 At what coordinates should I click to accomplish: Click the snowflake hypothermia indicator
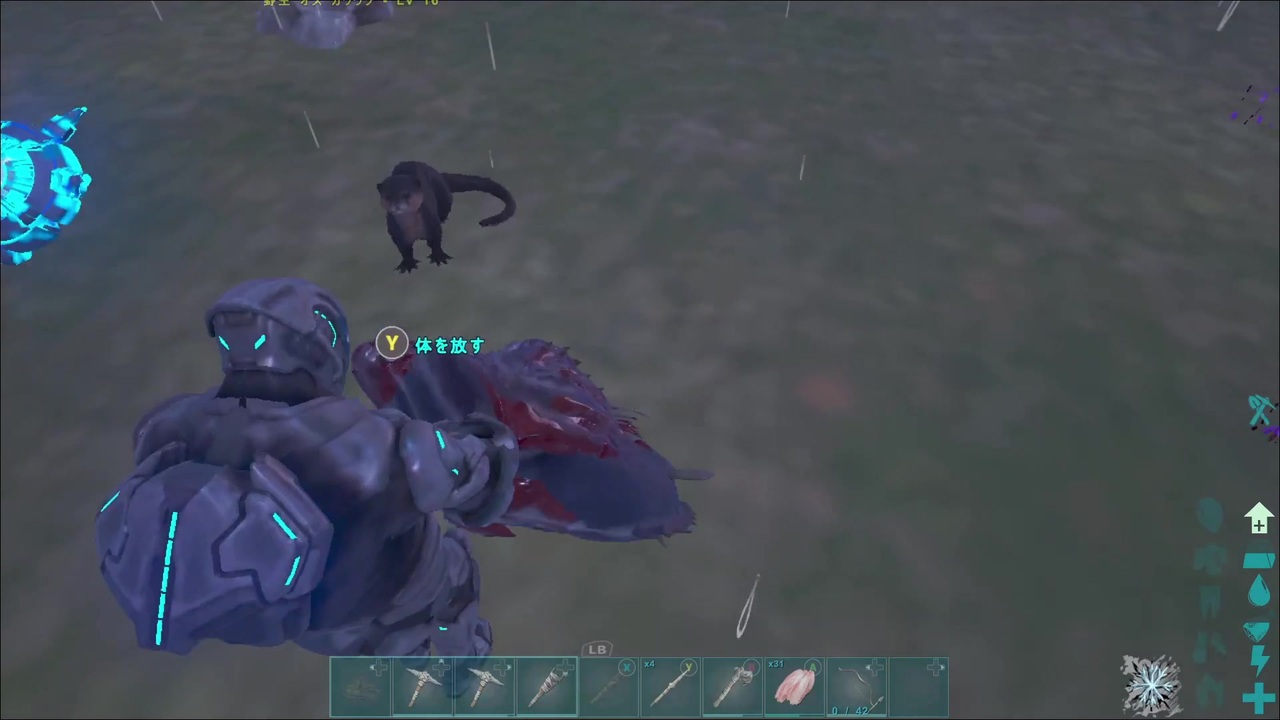(x=1152, y=684)
